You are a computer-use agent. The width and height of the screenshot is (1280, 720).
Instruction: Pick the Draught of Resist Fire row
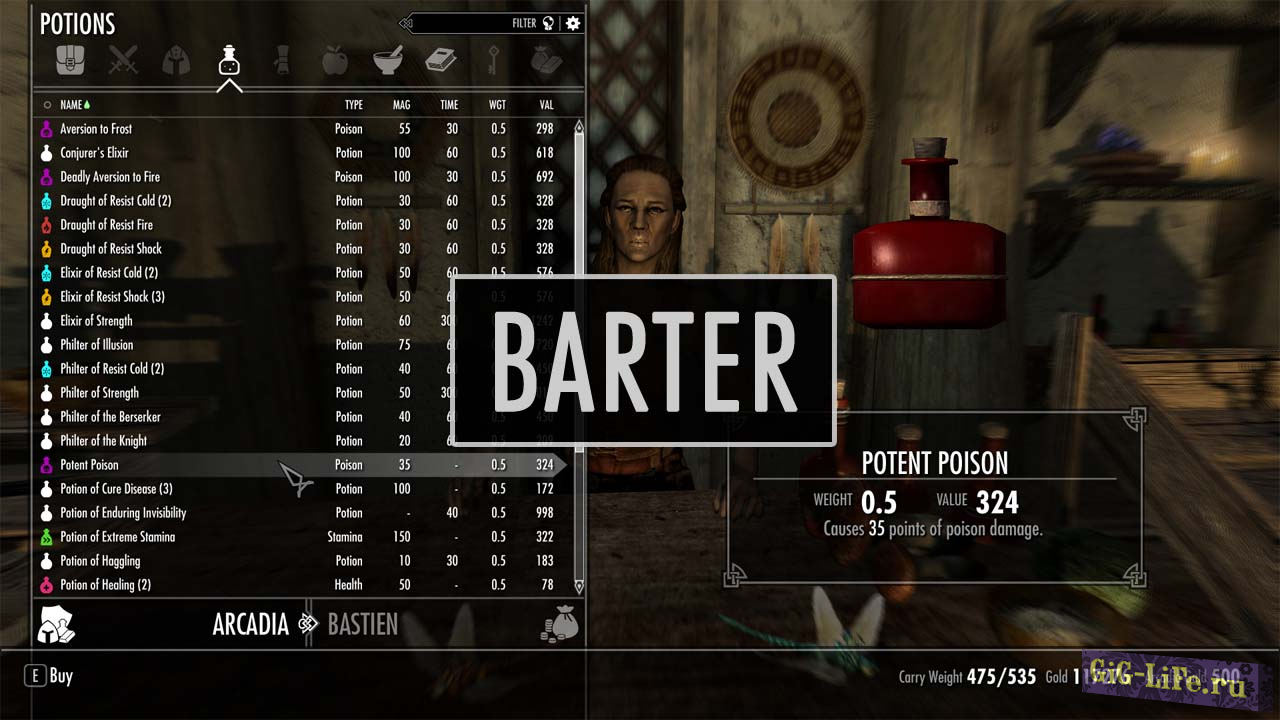(x=106, y=225)
